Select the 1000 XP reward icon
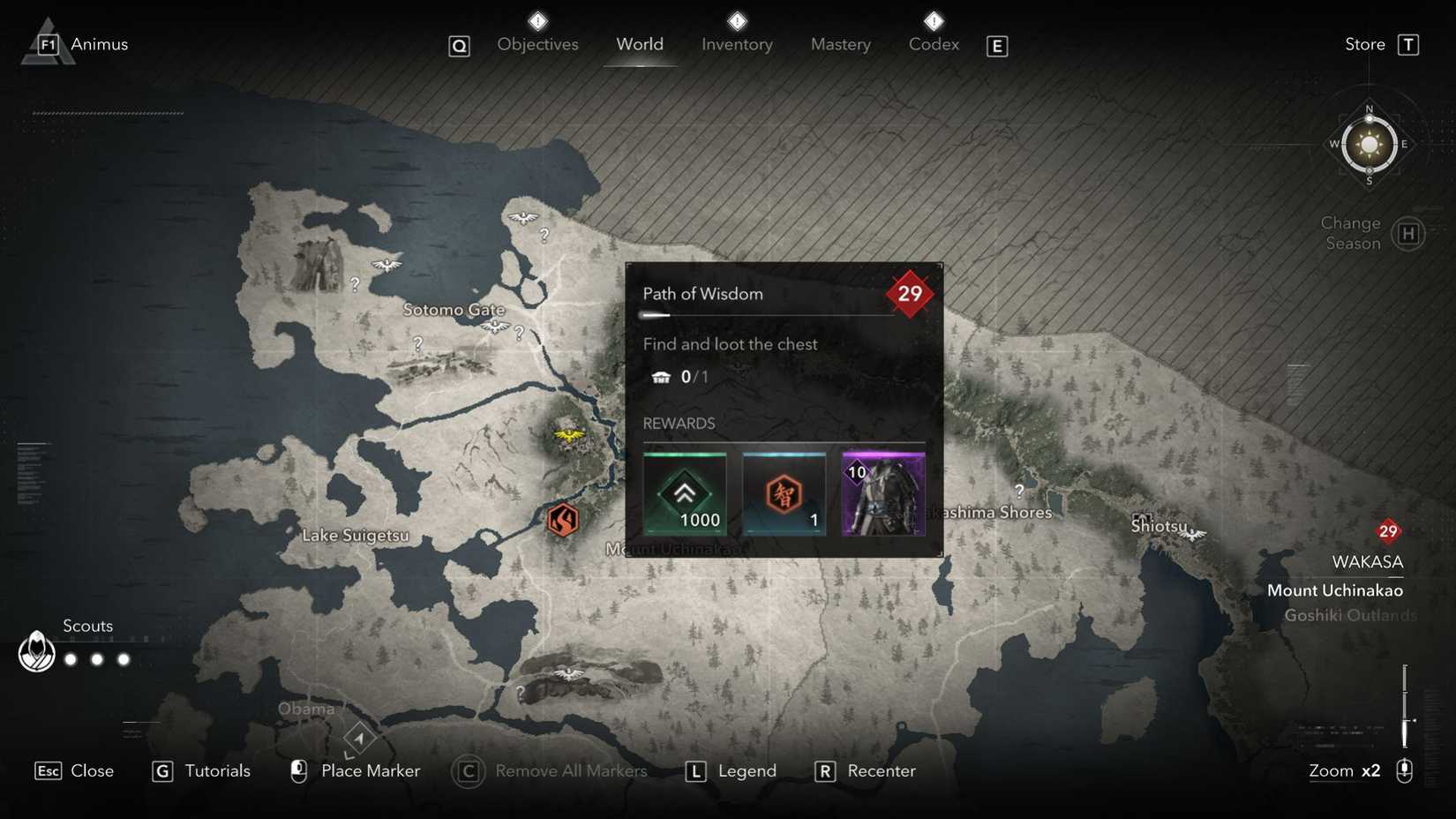Image resolution: width=1456 pixels, height=819 pixels. point(687,495)
